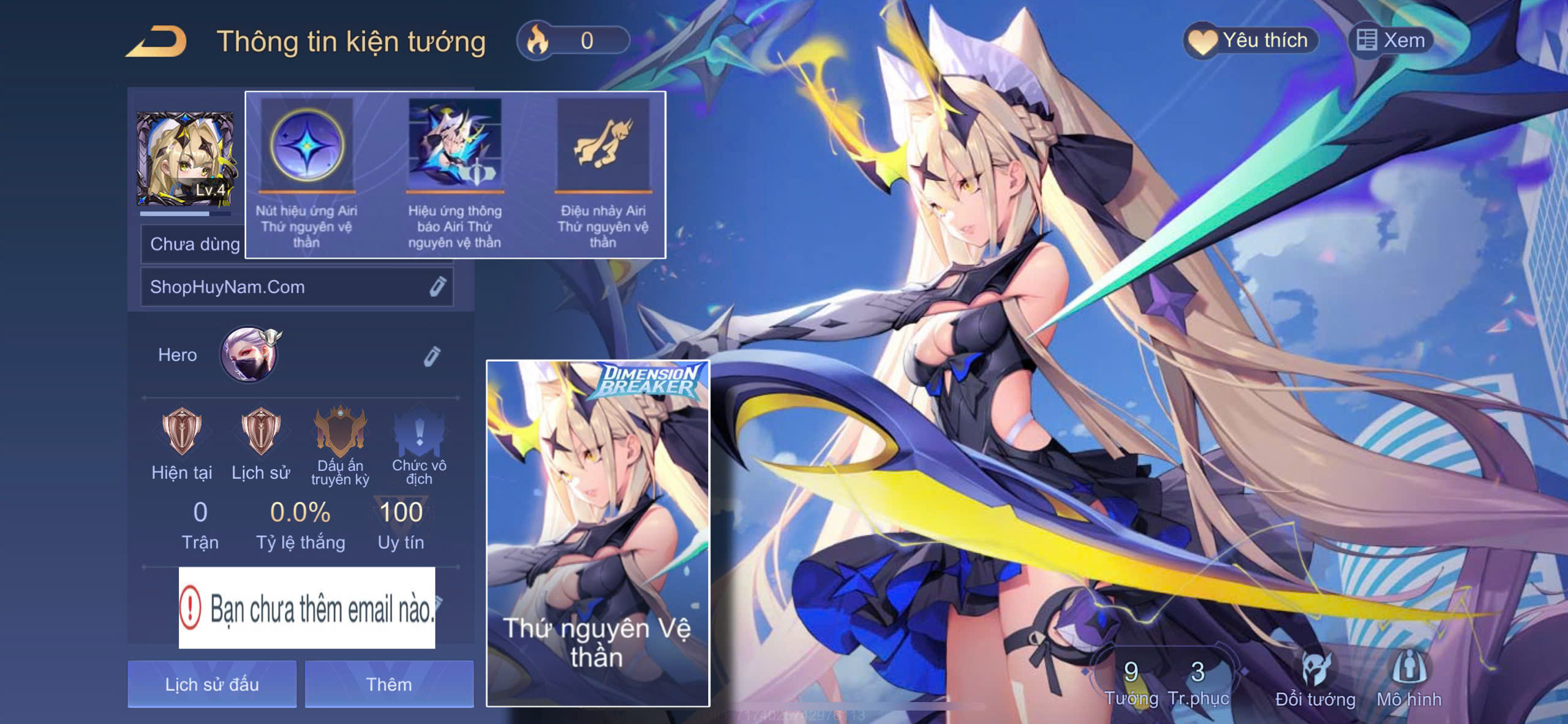Select the Airi player avatar portrait
Image resolution: width=1568 pixels, height=724 pixels.
pos(184,159)
